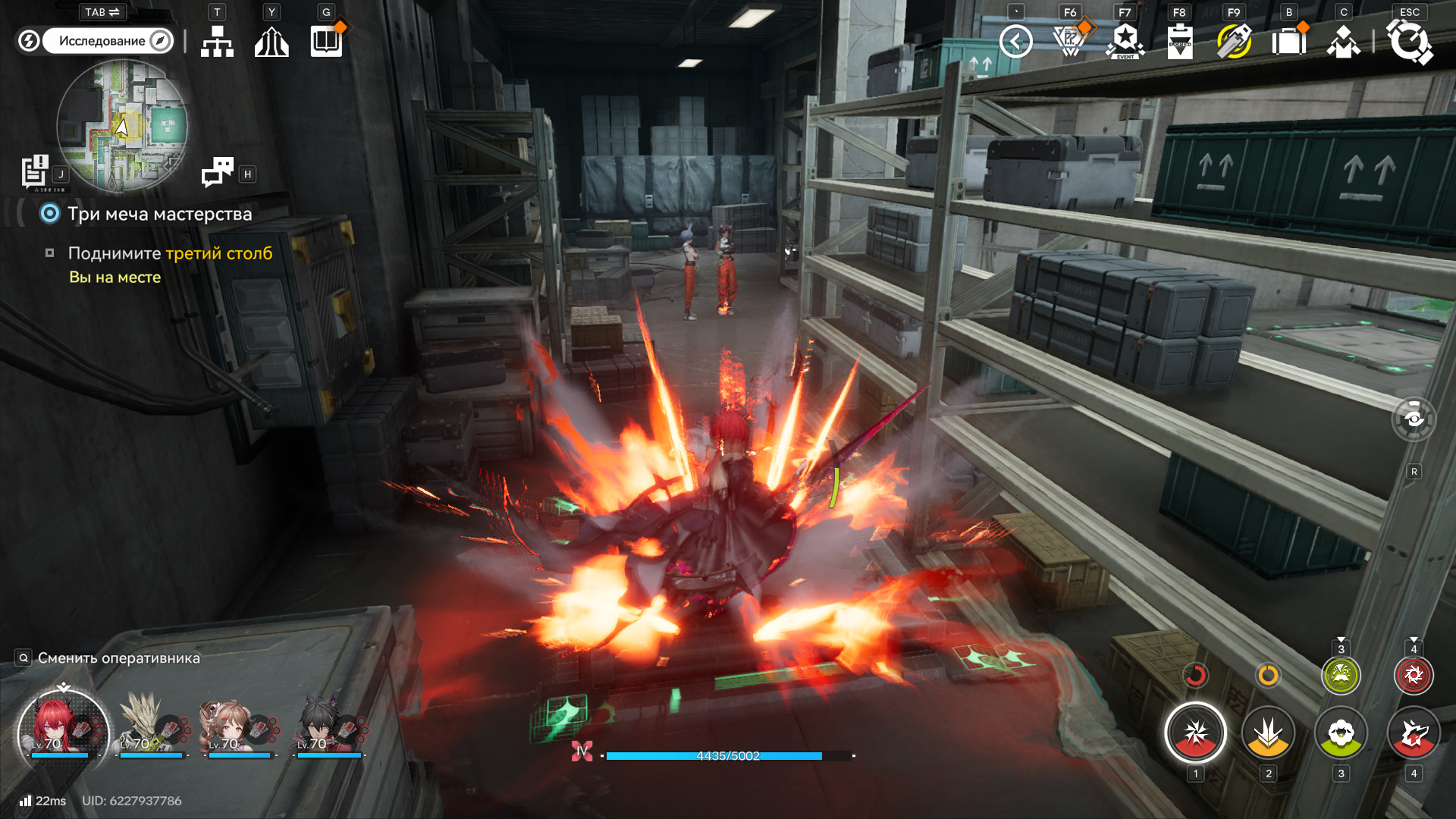Open the event star badge icon
Screen dimensions: 1456x819
[x=1125, y=41]
